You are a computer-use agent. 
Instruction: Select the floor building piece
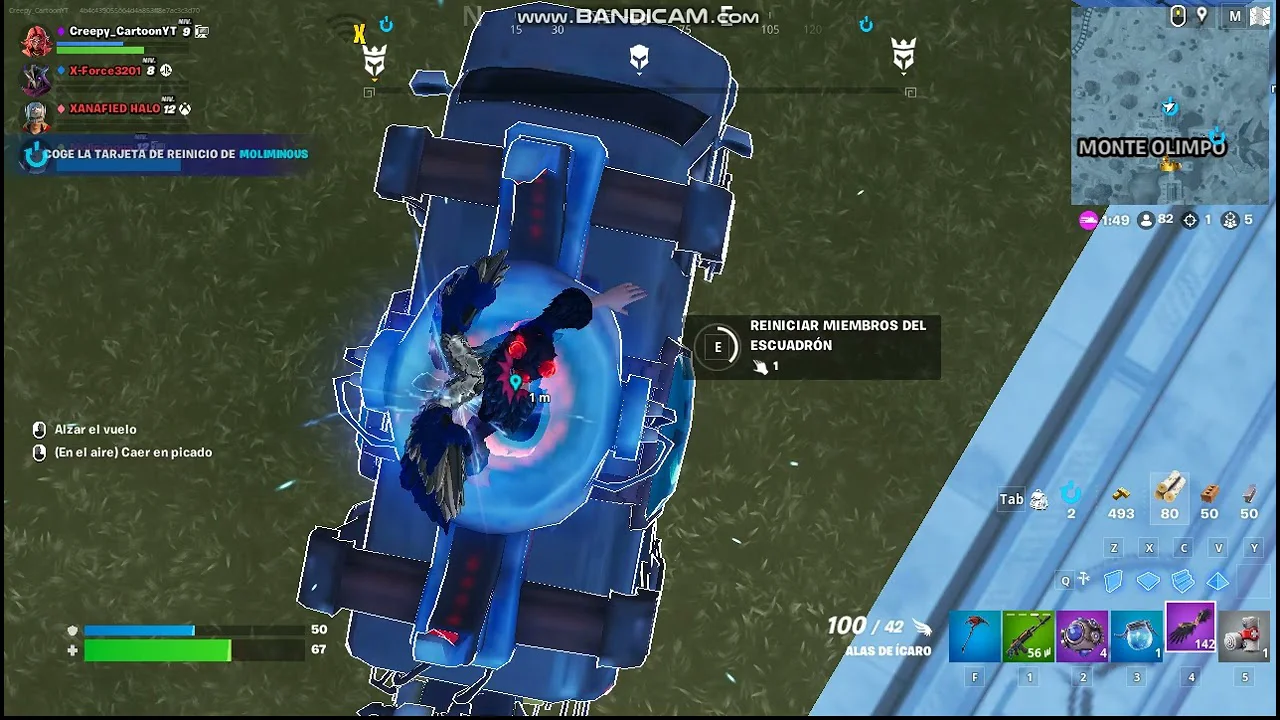(1149, 581)
